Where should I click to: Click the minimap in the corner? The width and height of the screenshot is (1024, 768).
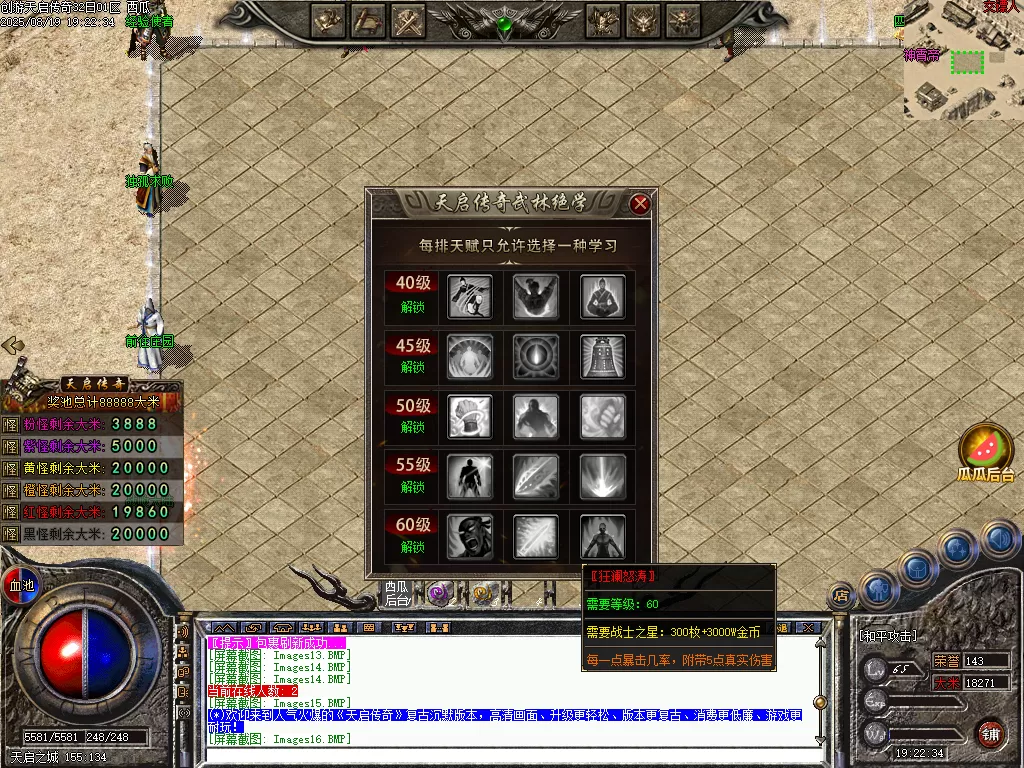(962, 62)
